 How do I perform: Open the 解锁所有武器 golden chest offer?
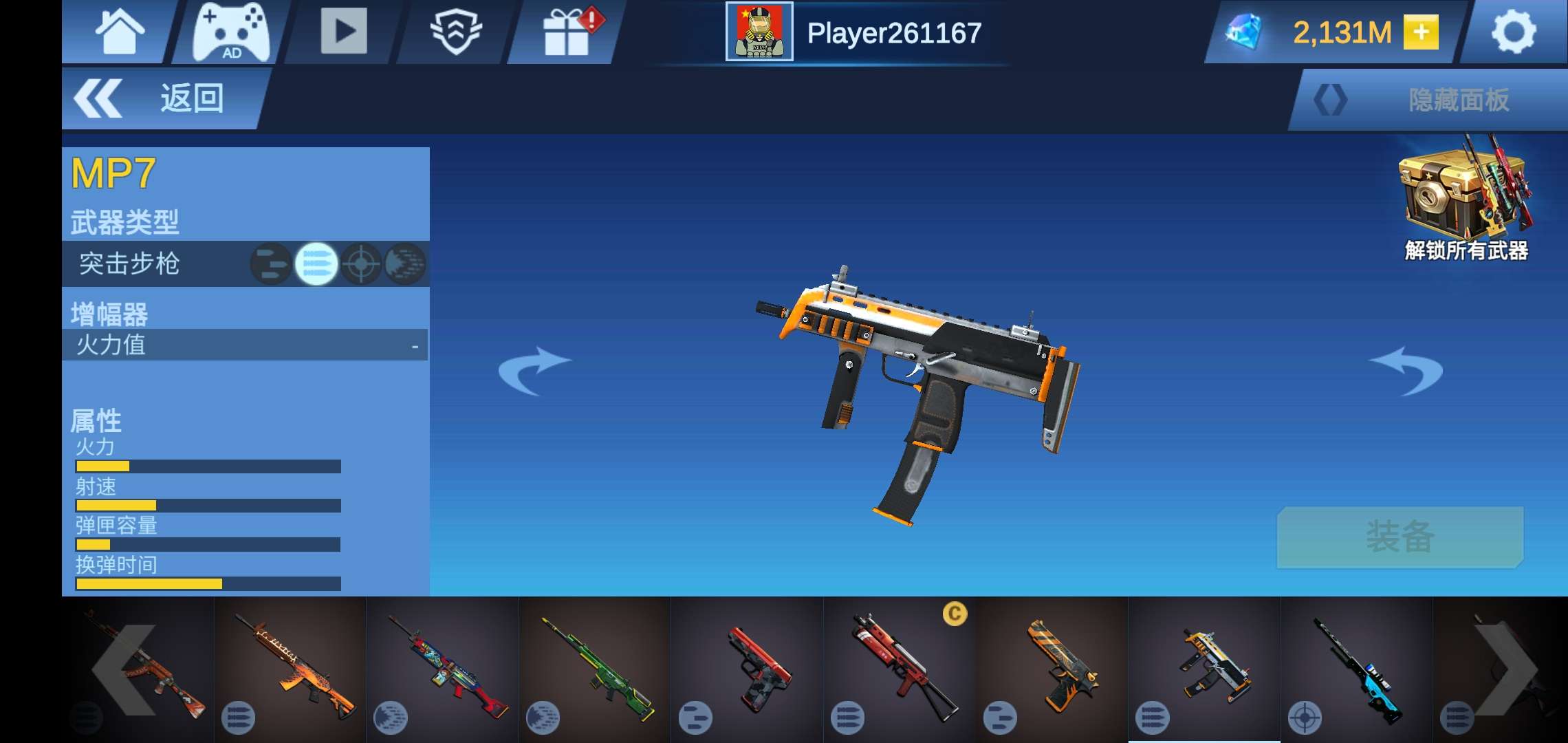tap(1466, 200)
